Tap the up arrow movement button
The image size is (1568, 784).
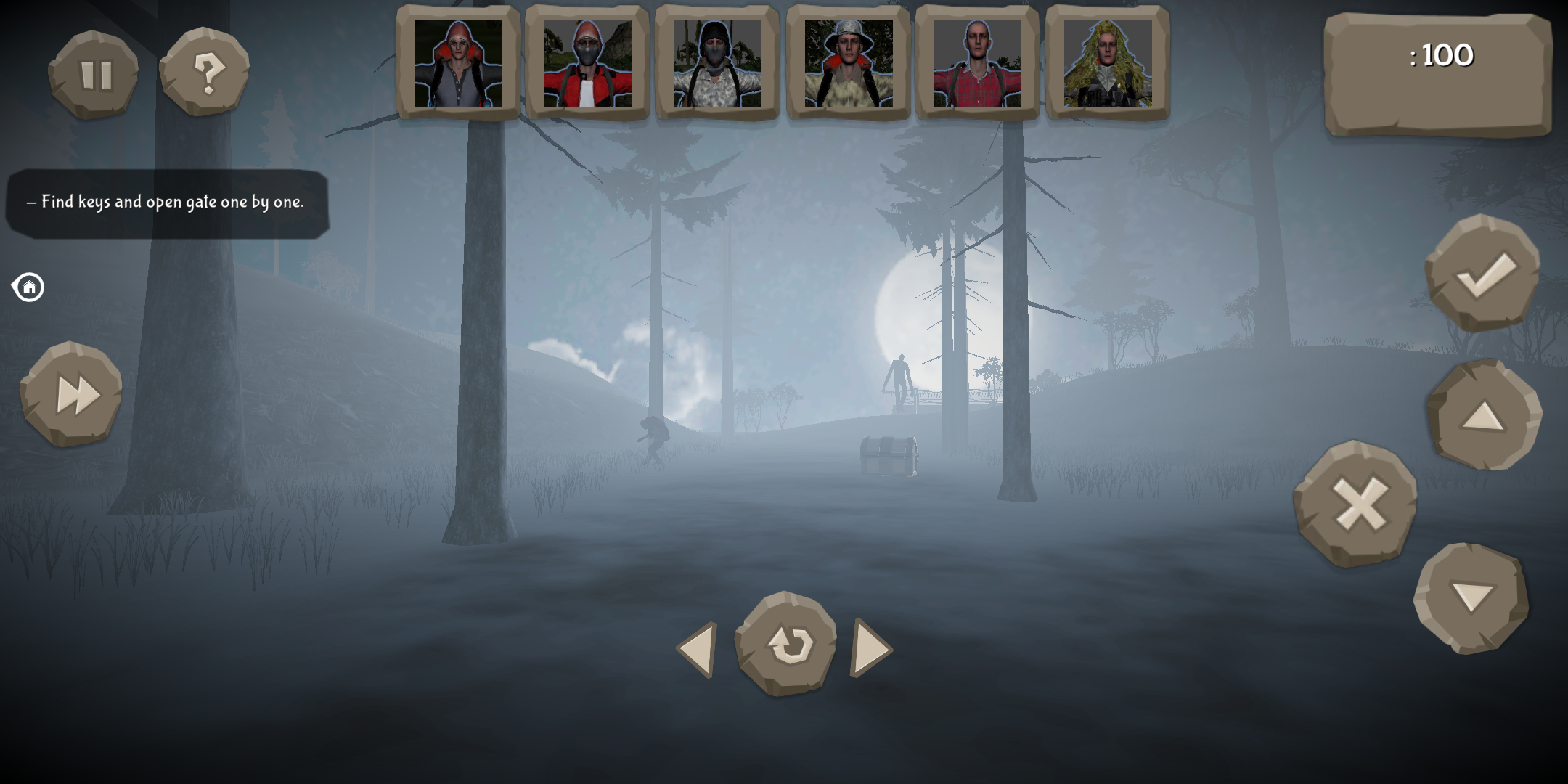(x=1482, y=417)
